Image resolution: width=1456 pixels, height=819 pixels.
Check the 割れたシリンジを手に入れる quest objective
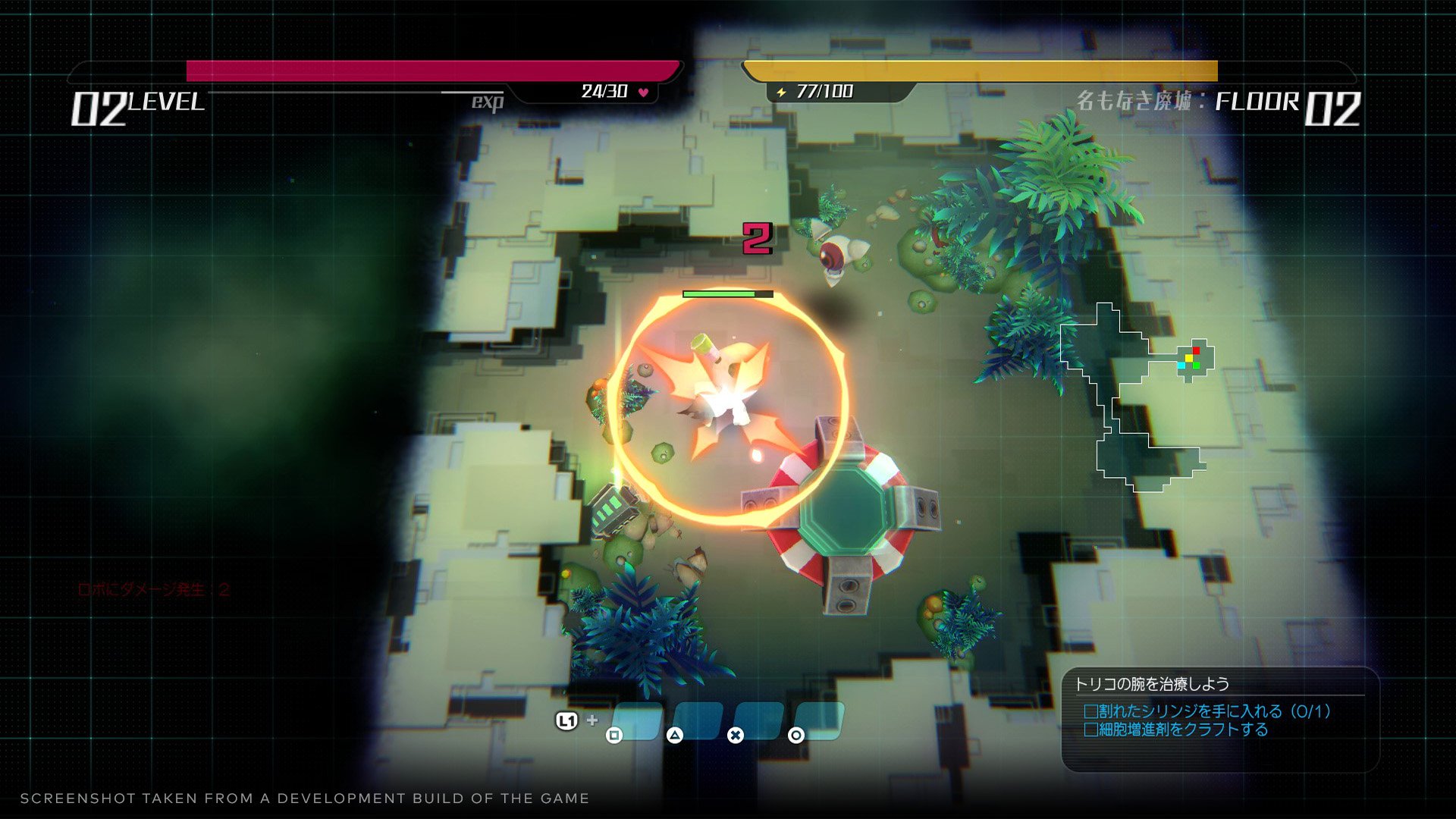click(x=1090, y=713)
